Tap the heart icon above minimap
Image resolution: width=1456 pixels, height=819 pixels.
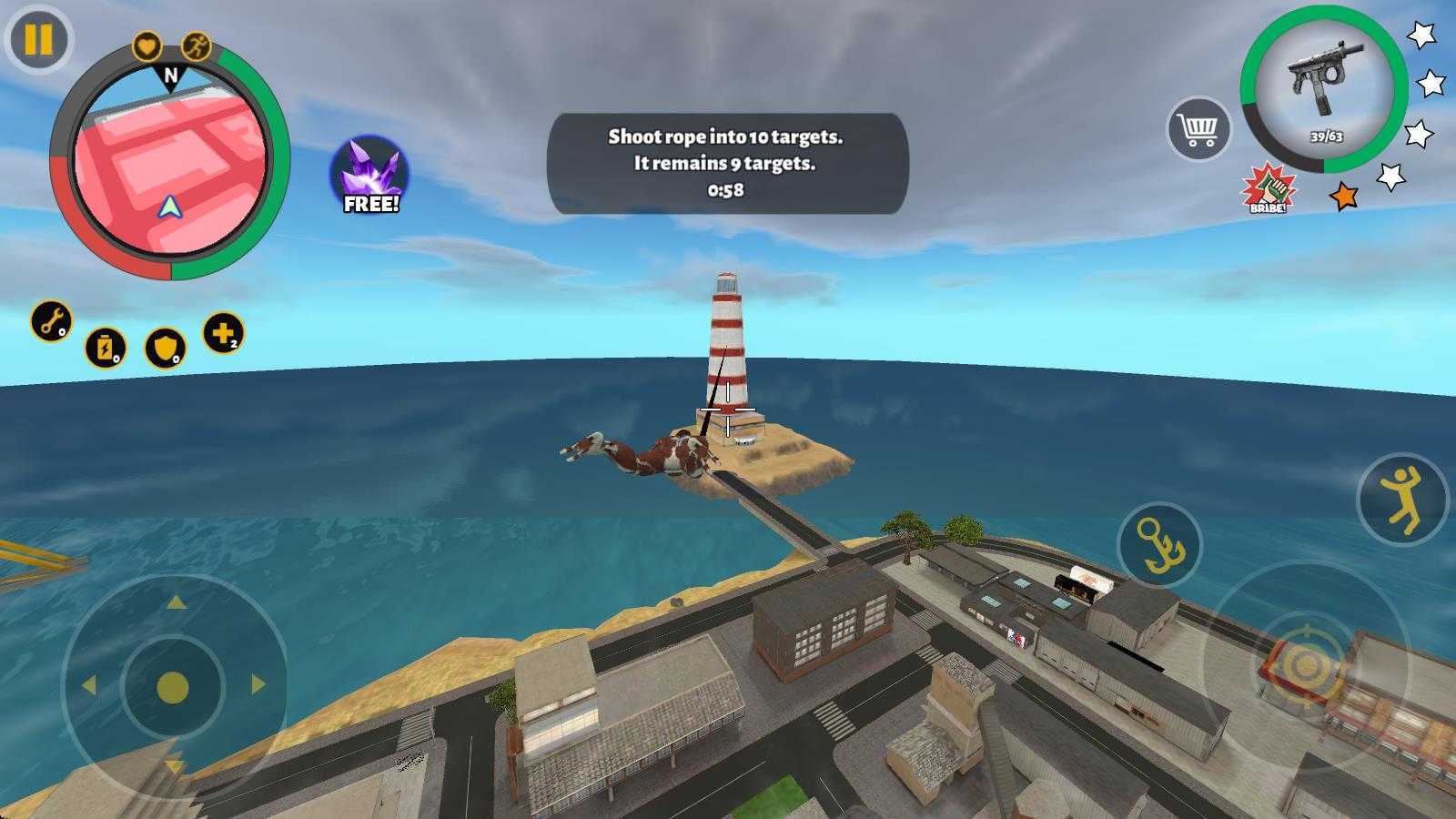[x=147, y=45]
